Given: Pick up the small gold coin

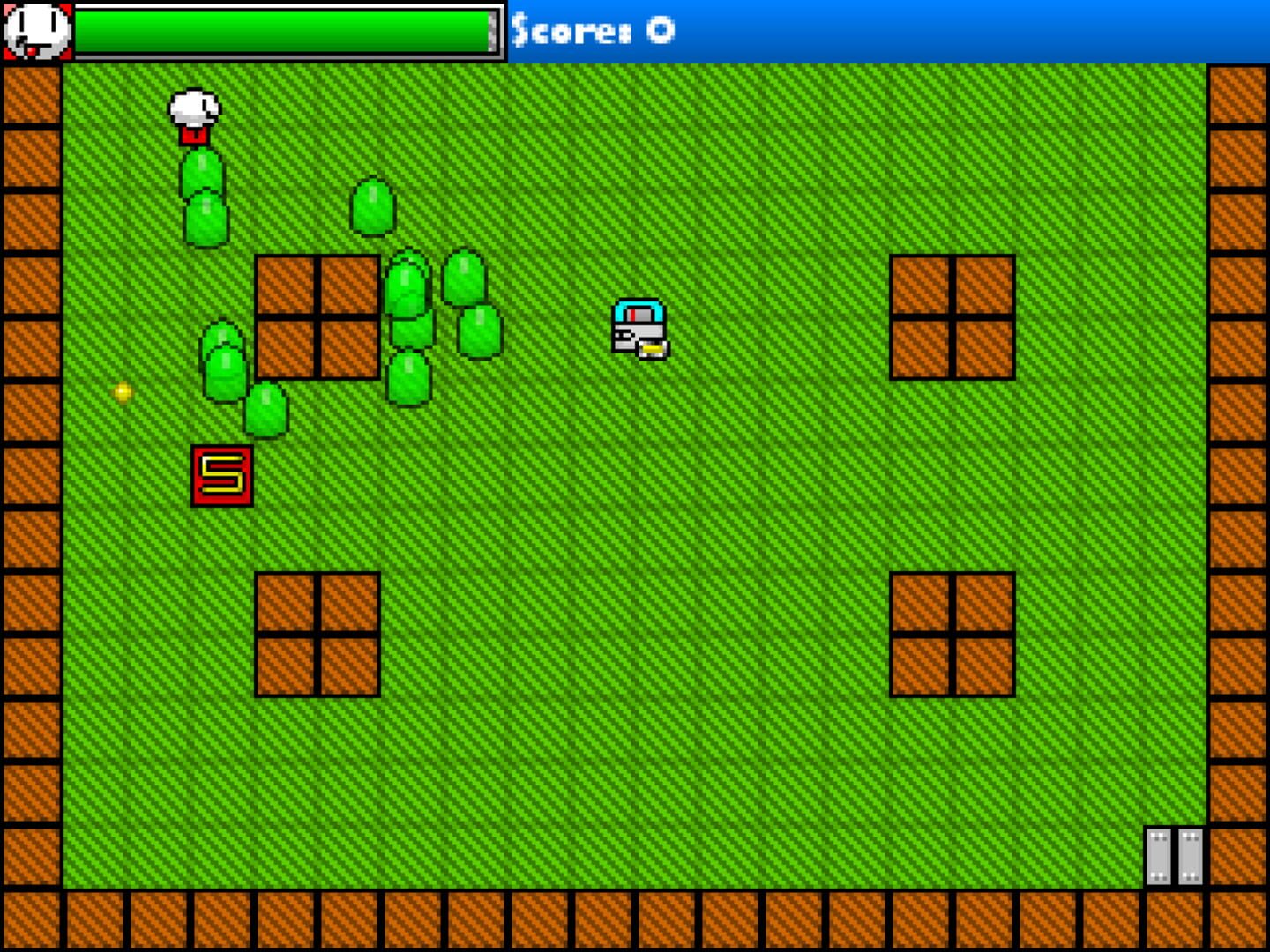Looking at the screenshot, I should (121, 392).
